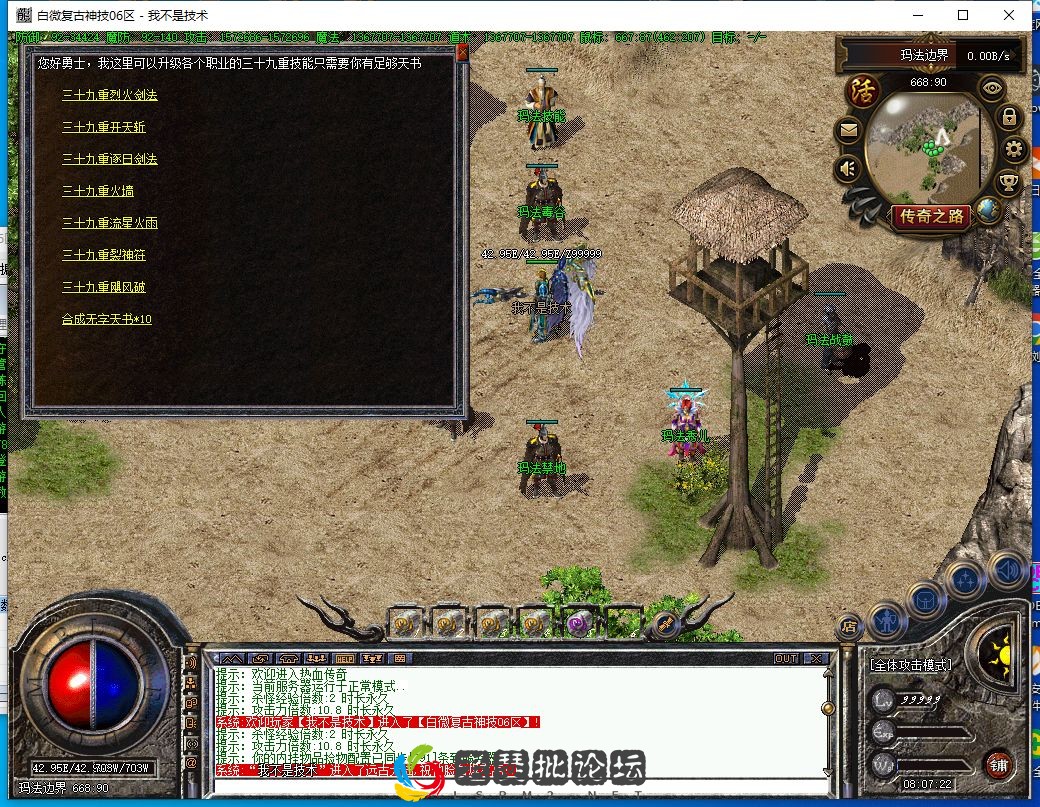Click the padlock icon beside minimap

point(1009,117)
